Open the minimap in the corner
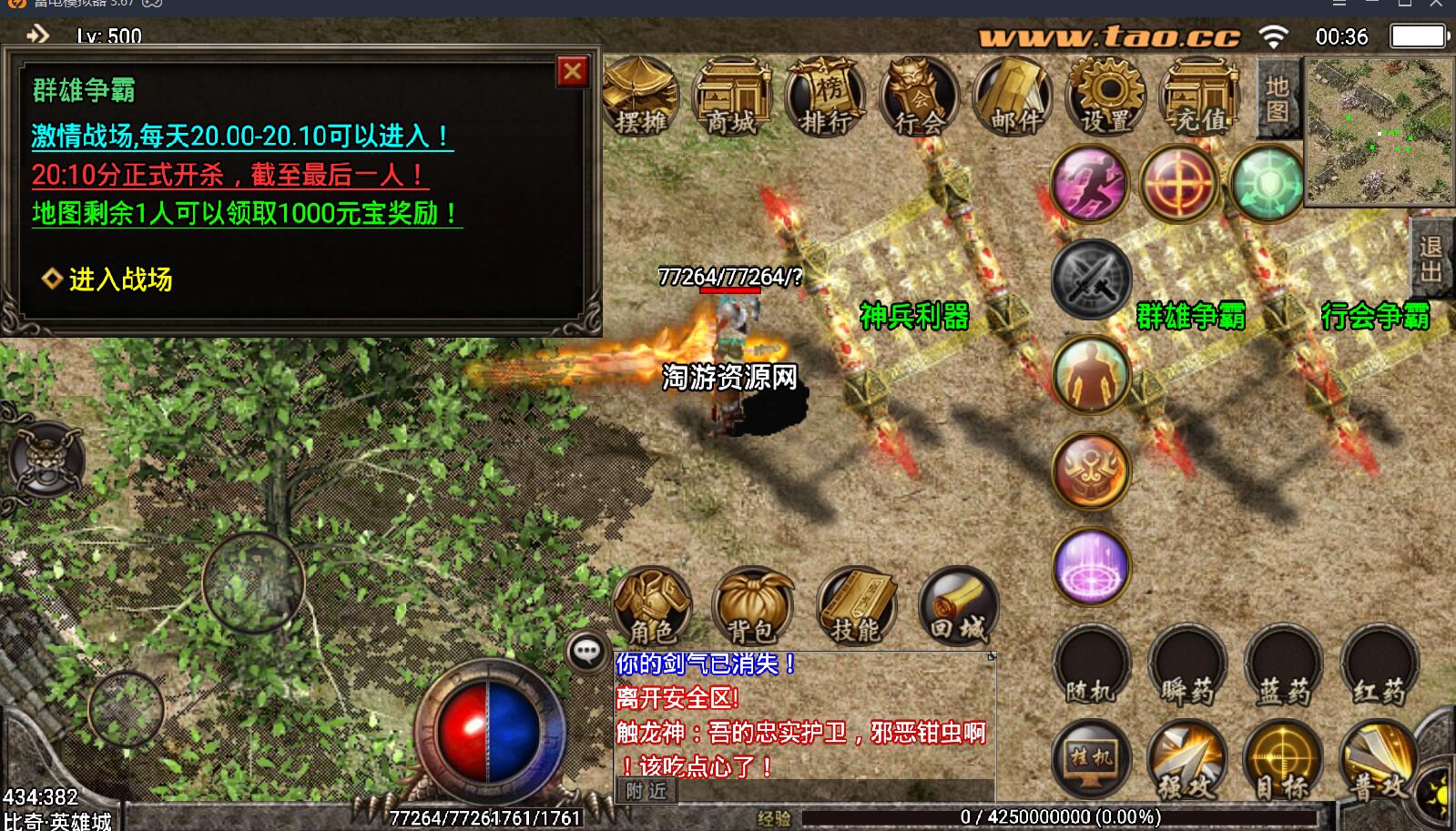 point(1380,130)
